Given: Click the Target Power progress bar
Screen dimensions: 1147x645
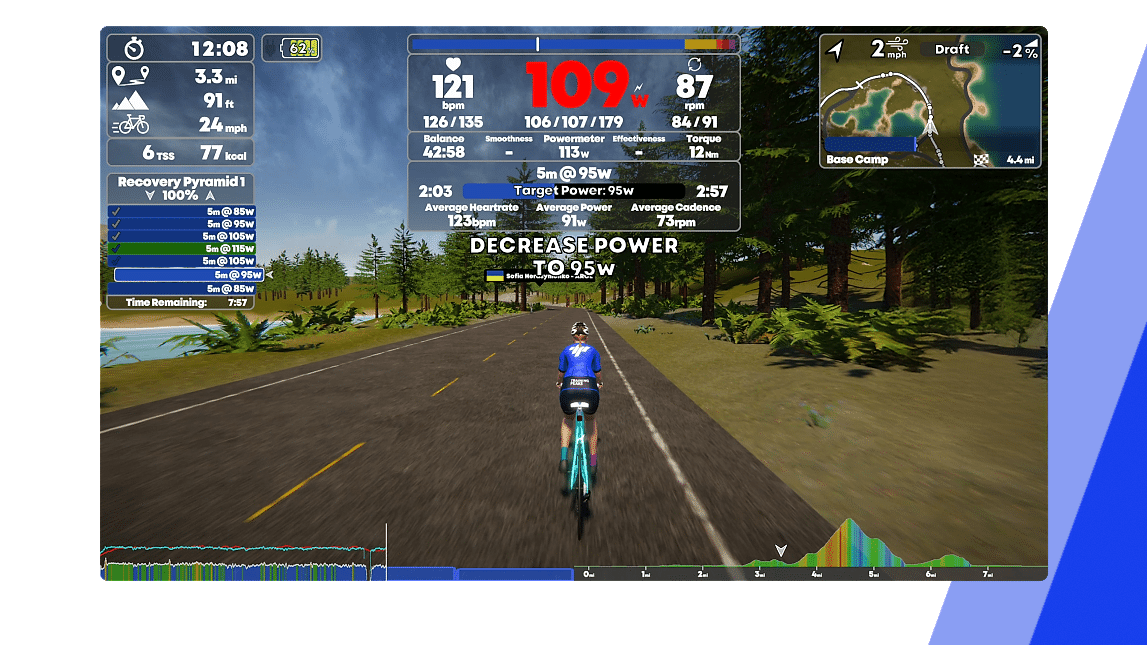Looking at the screenshot, I should pyautogui.click(x=573, y=190).
